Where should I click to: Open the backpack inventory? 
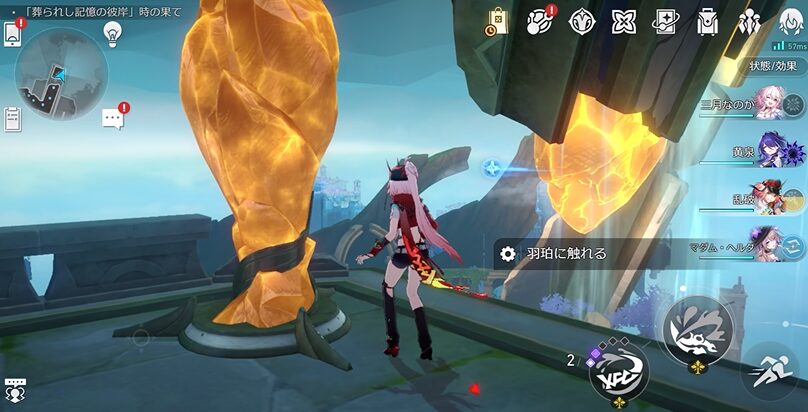[x=708, y=21]
